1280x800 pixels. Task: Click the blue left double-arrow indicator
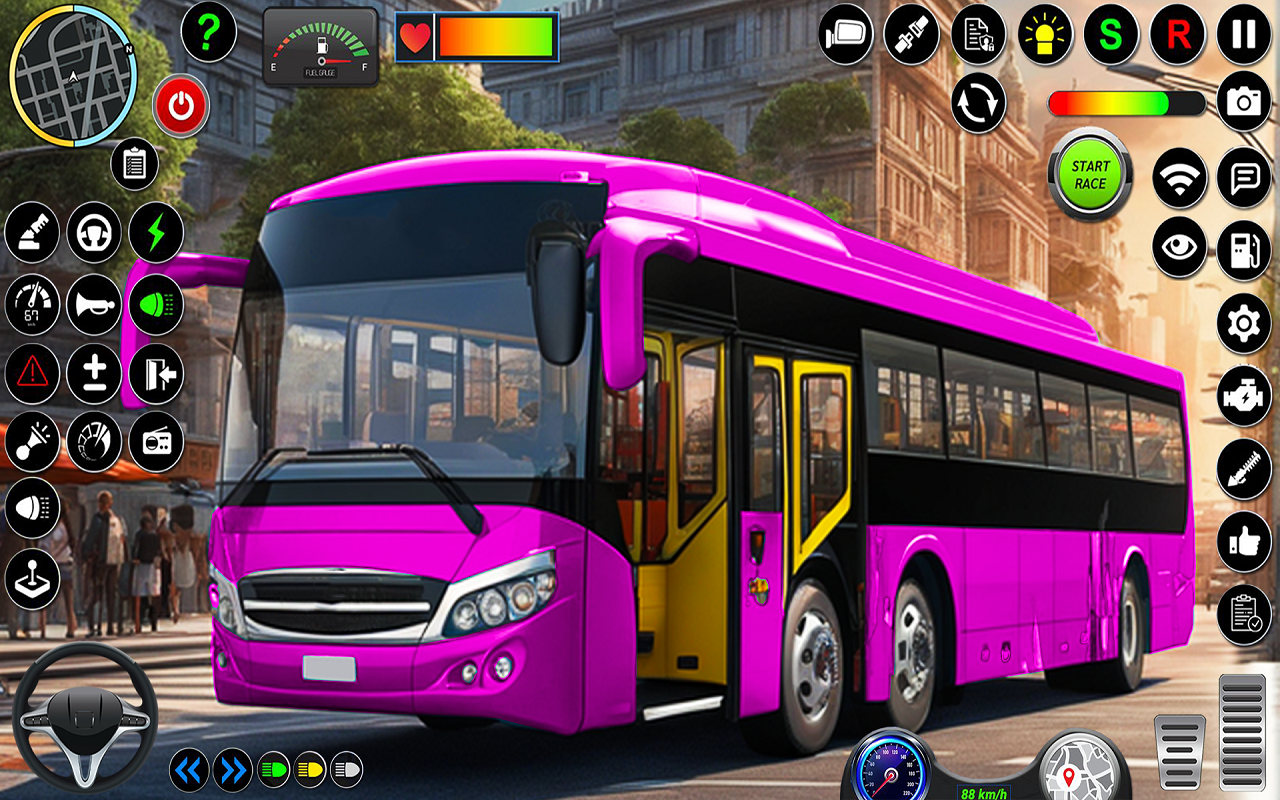[x=188, y=770]
